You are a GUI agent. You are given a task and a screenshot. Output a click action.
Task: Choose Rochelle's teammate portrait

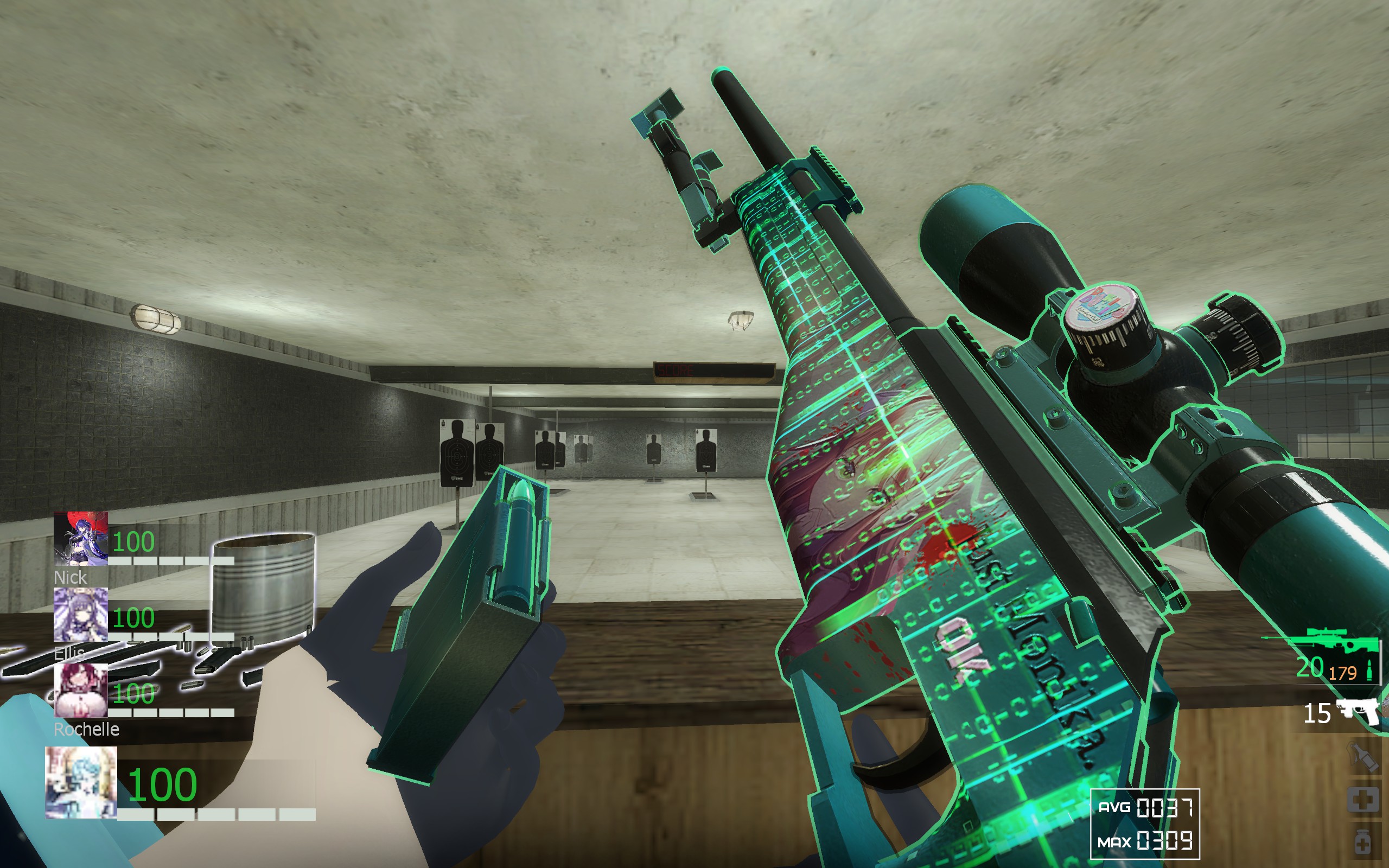pos(80,690)
